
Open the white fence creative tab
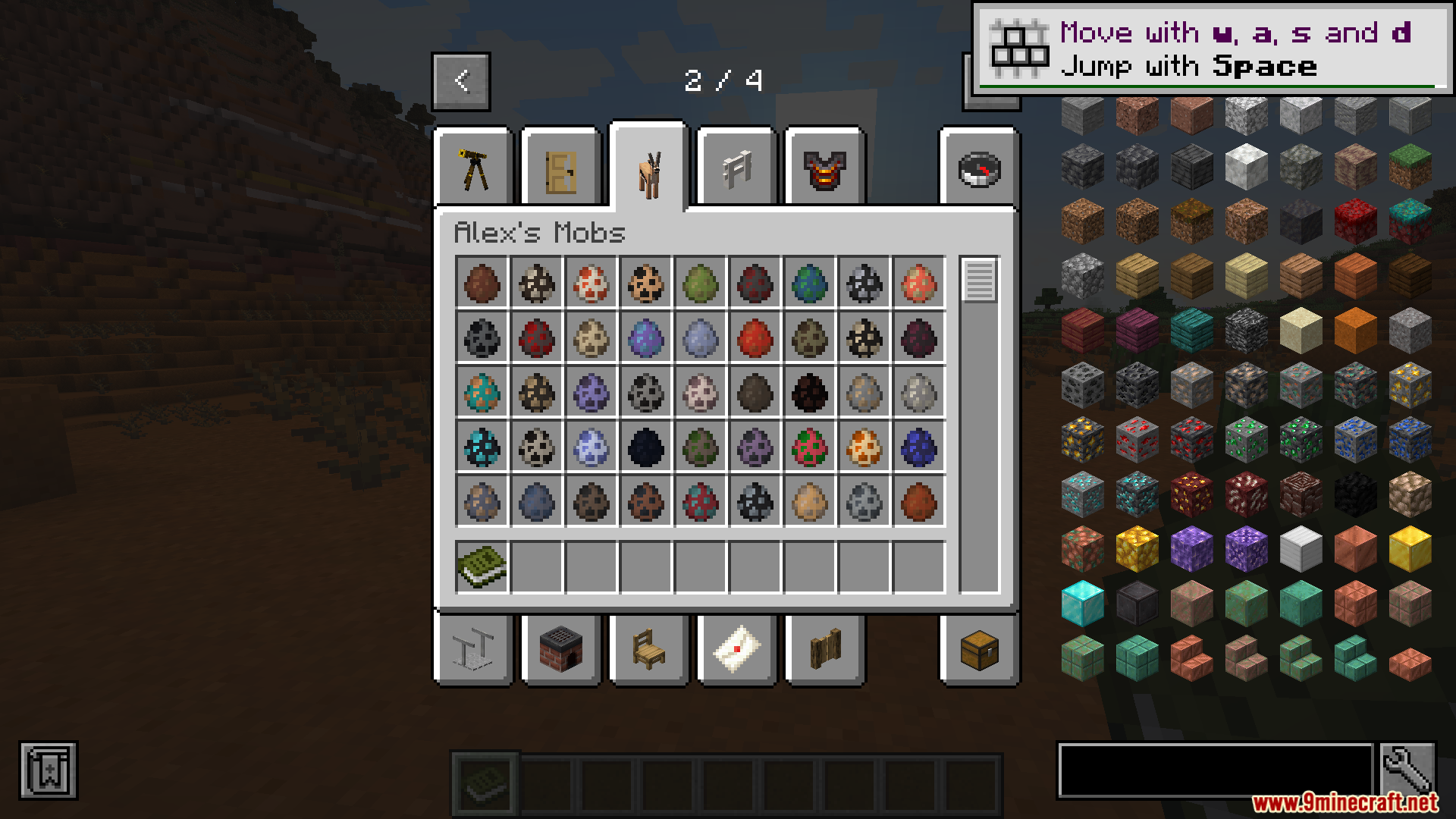pyautogui.click(x=737, y=168)
